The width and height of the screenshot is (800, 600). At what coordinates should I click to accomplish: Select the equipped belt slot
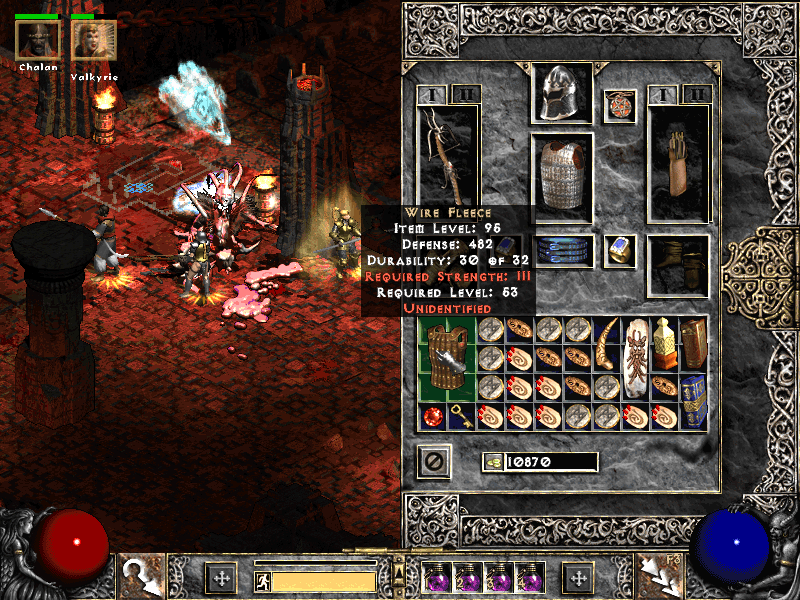pos(562,250)
